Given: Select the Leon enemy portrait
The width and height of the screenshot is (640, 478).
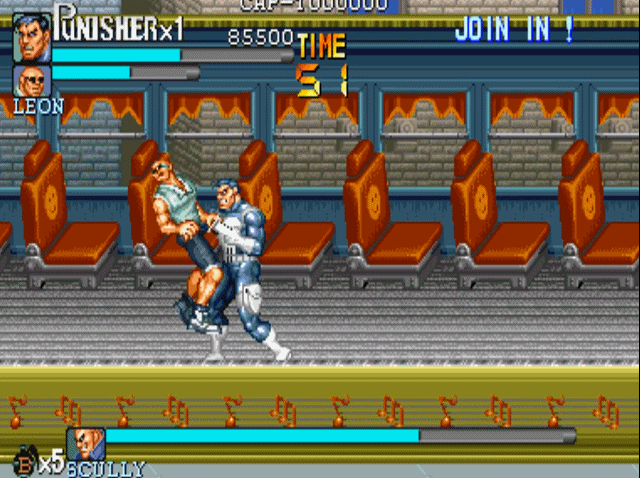Looking at the screenshot, I should pyautogui.click(x=31, y=80).
